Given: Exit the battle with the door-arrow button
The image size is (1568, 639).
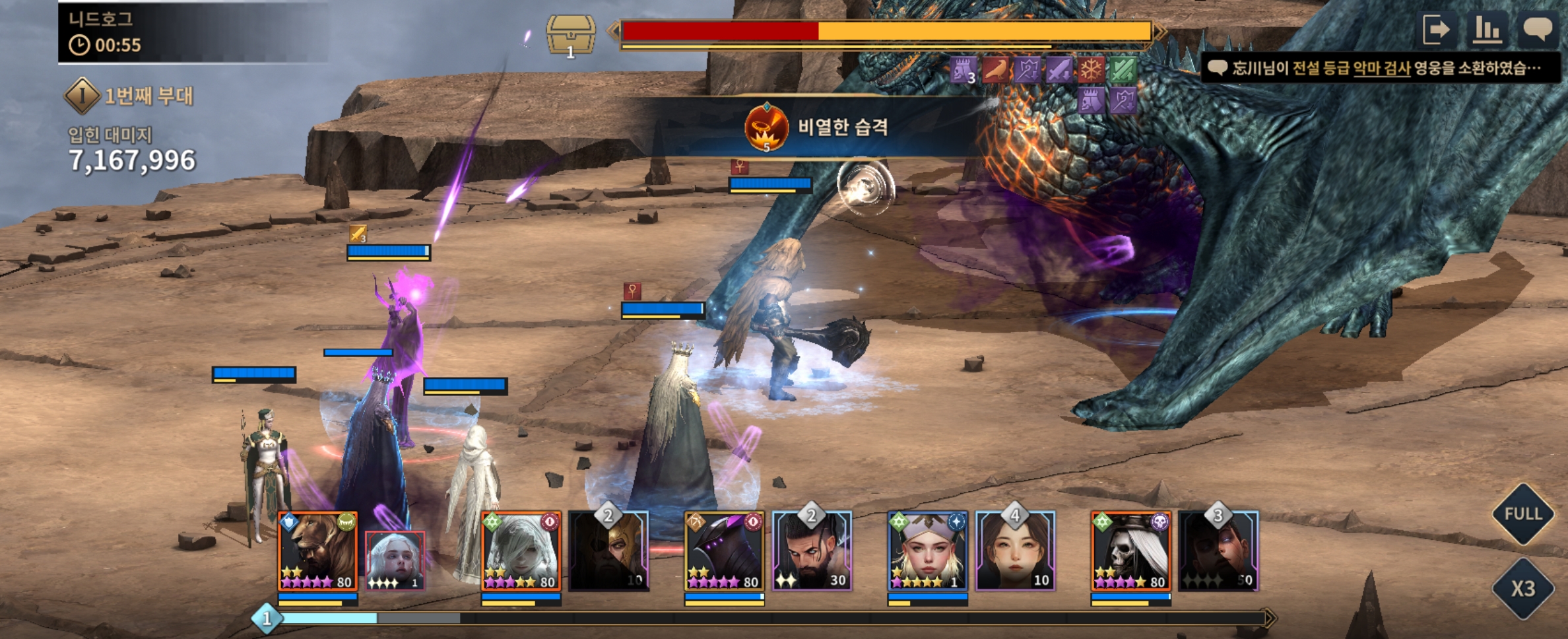Looking at the screenshot, I should tap(1437, 30).
